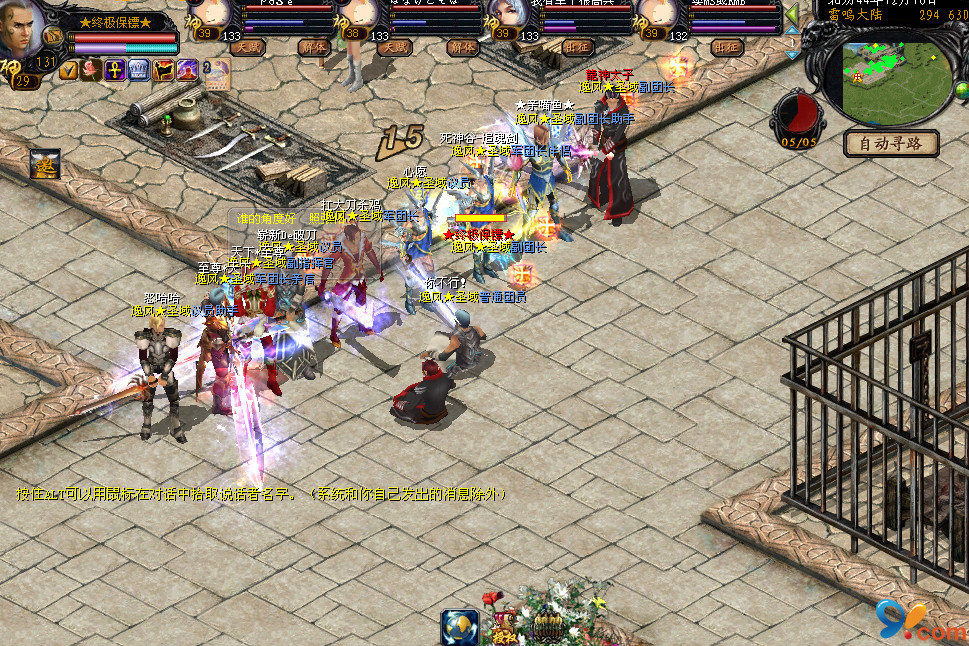Click the card icon marked 2
969x646 pixels.
click(217, 72)
